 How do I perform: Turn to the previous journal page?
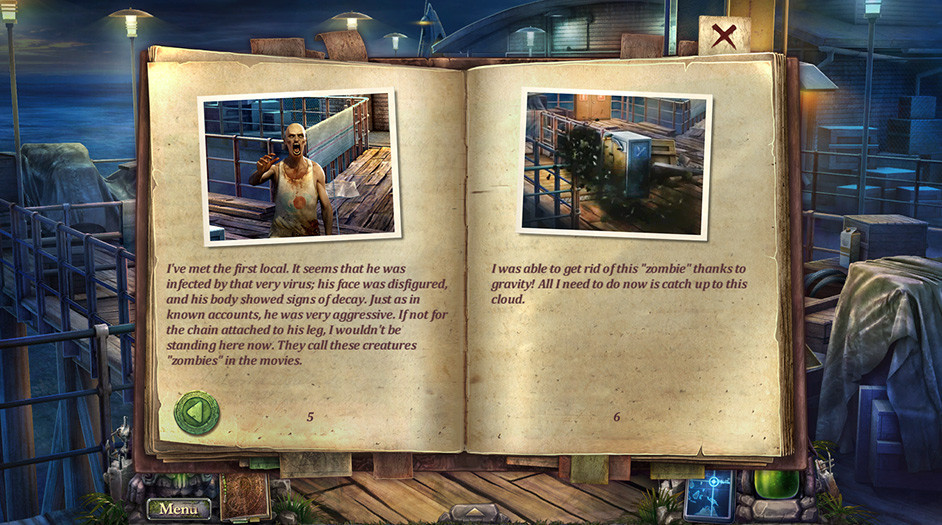click(x=196, y=412)
